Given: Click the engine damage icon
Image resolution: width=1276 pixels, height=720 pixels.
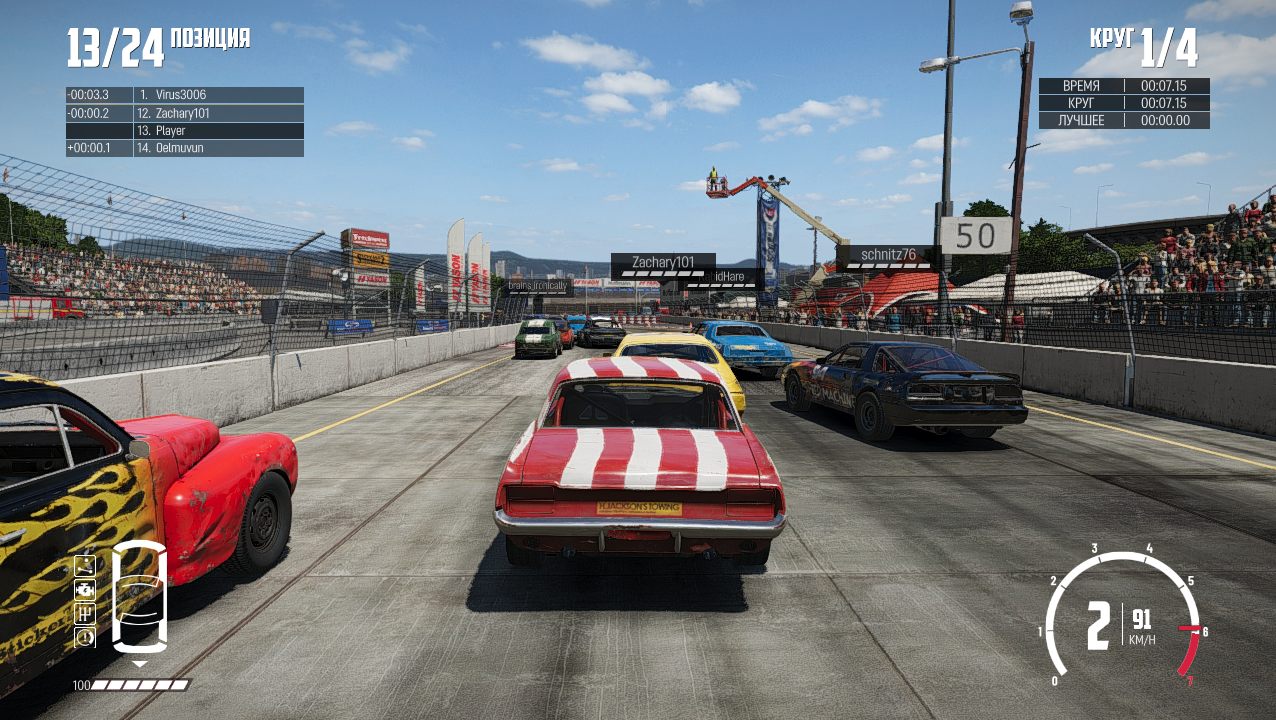Looking at the screenshot, I should [x=85, y=588].
